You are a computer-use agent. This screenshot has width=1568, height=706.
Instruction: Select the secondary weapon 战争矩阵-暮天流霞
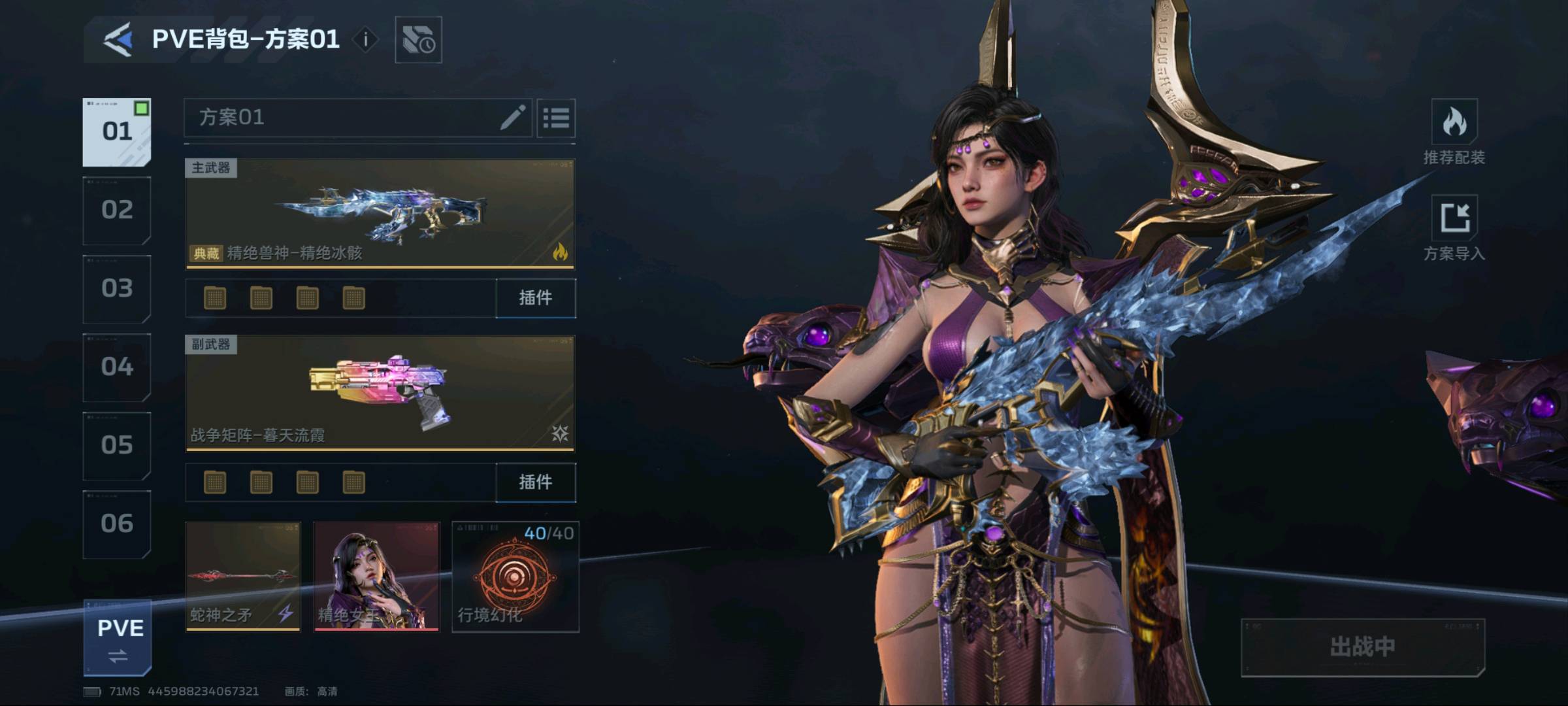click(x=380, y=394)
